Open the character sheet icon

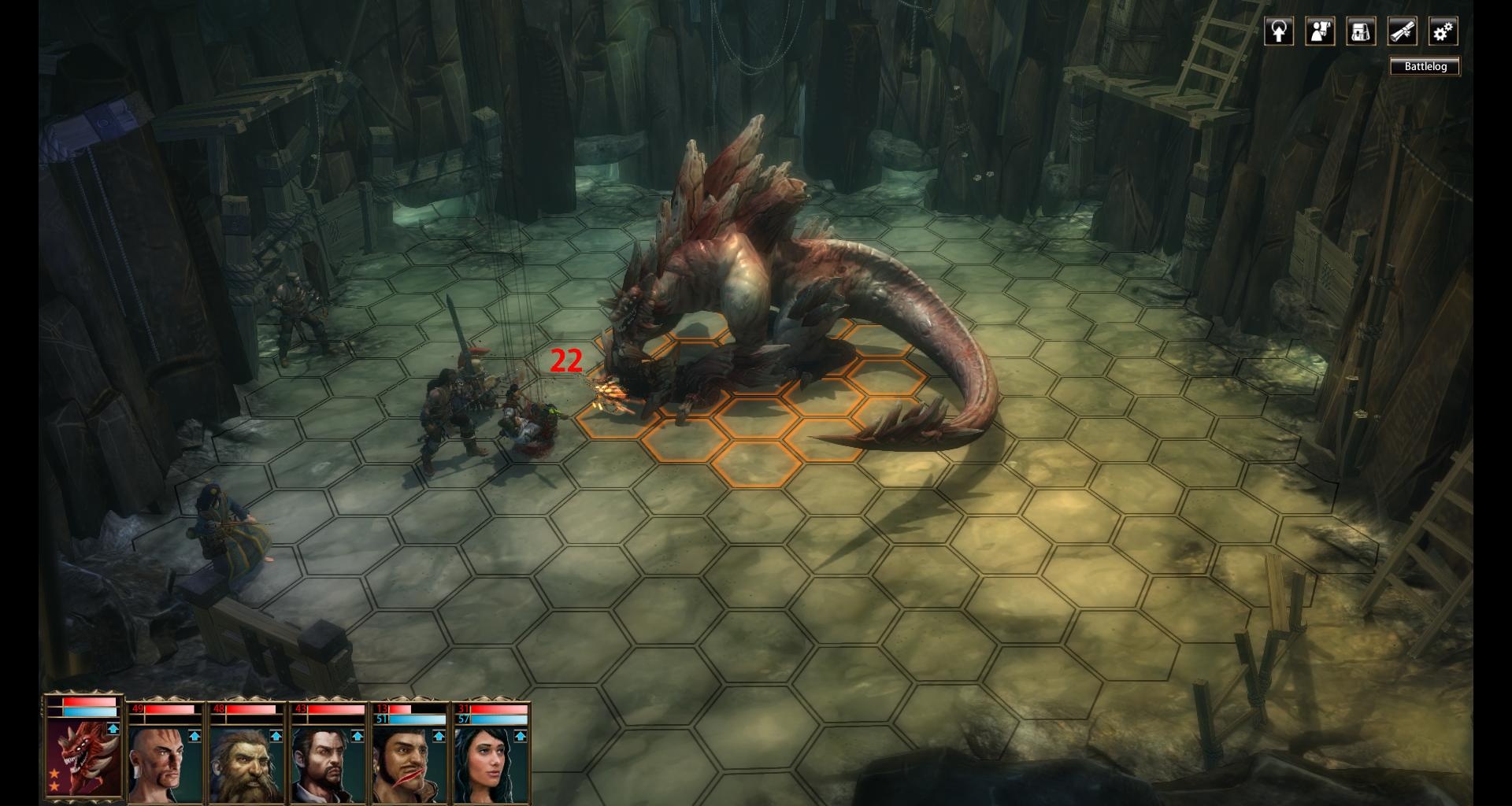coord(1320,31)
